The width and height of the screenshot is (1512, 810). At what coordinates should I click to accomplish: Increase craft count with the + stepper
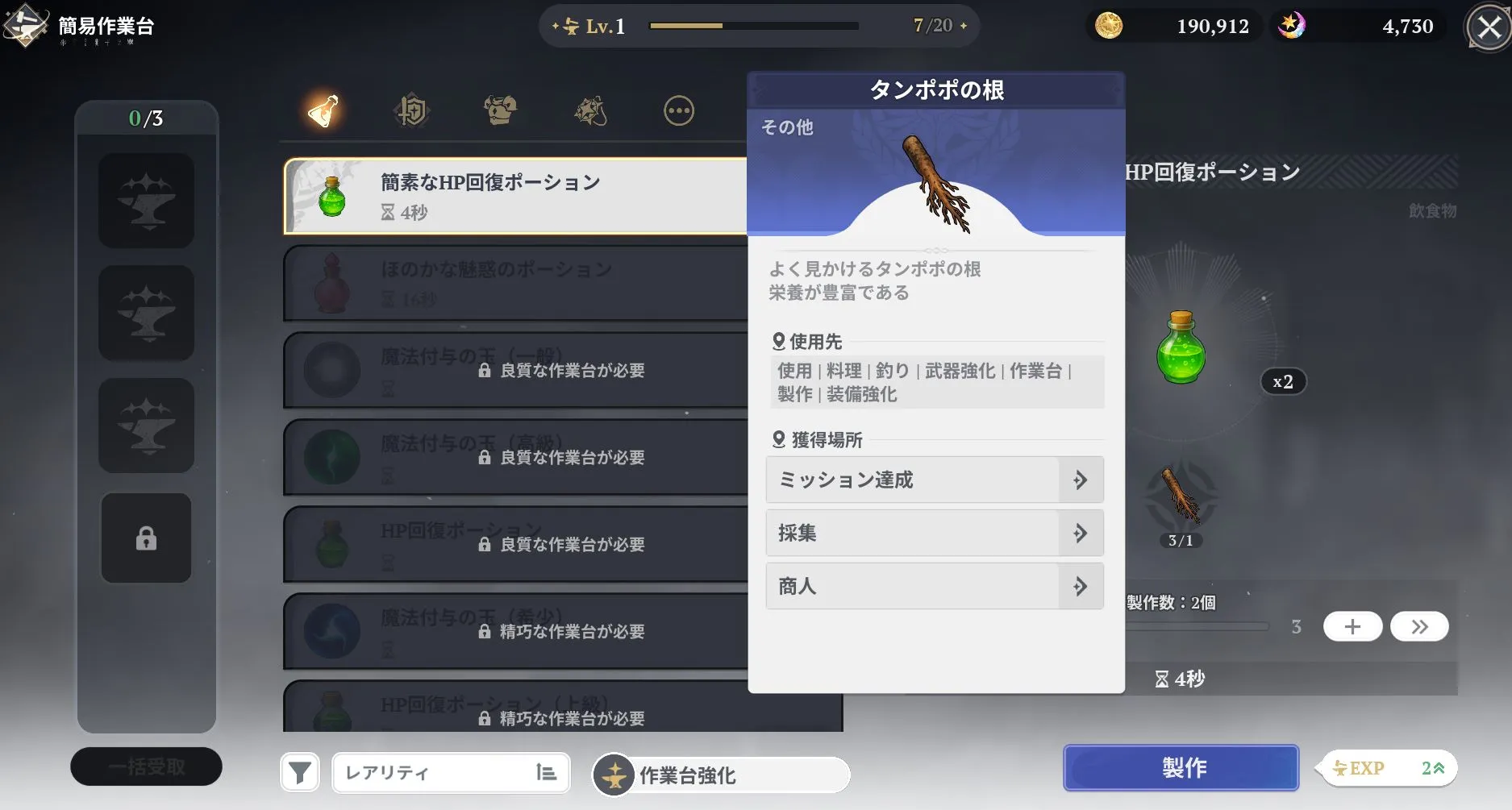coord(1352,626)
